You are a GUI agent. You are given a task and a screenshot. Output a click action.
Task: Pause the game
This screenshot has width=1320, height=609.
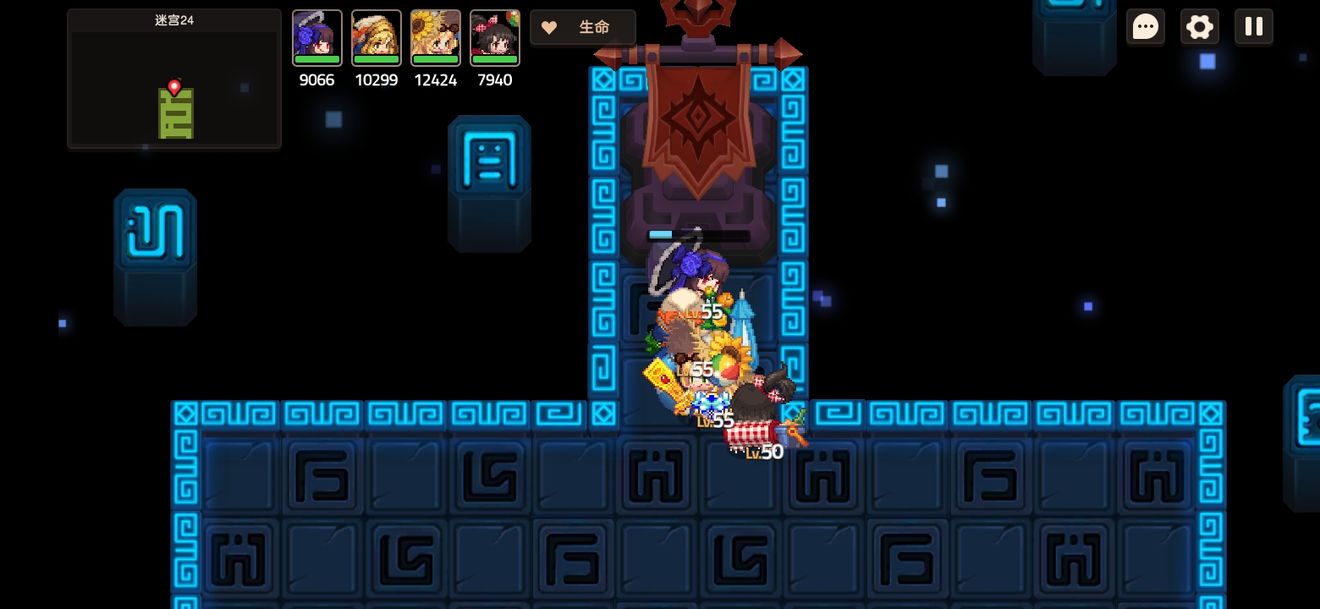click(1253, 27)
